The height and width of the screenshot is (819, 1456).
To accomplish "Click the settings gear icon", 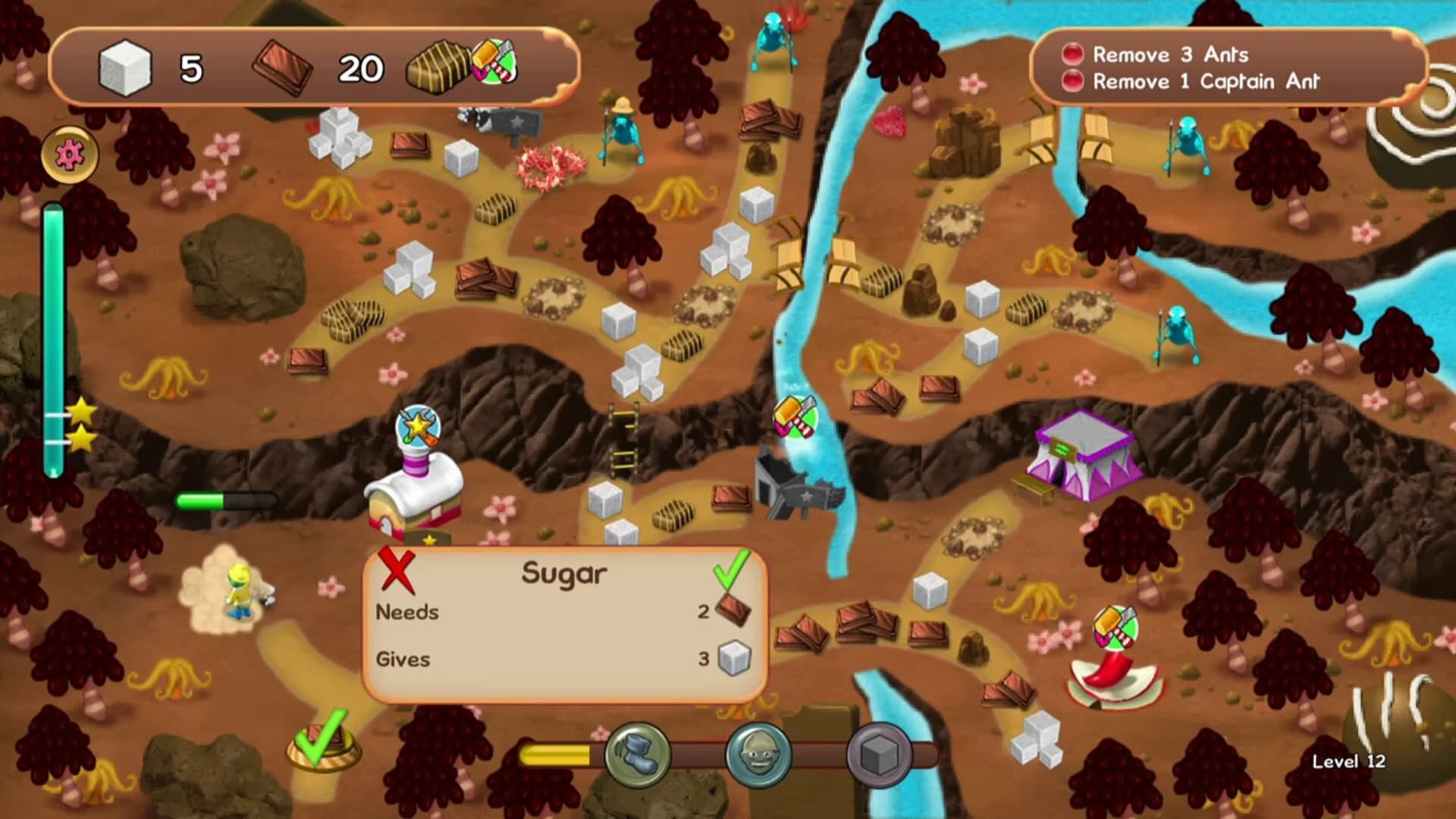I will pos(68,154).
